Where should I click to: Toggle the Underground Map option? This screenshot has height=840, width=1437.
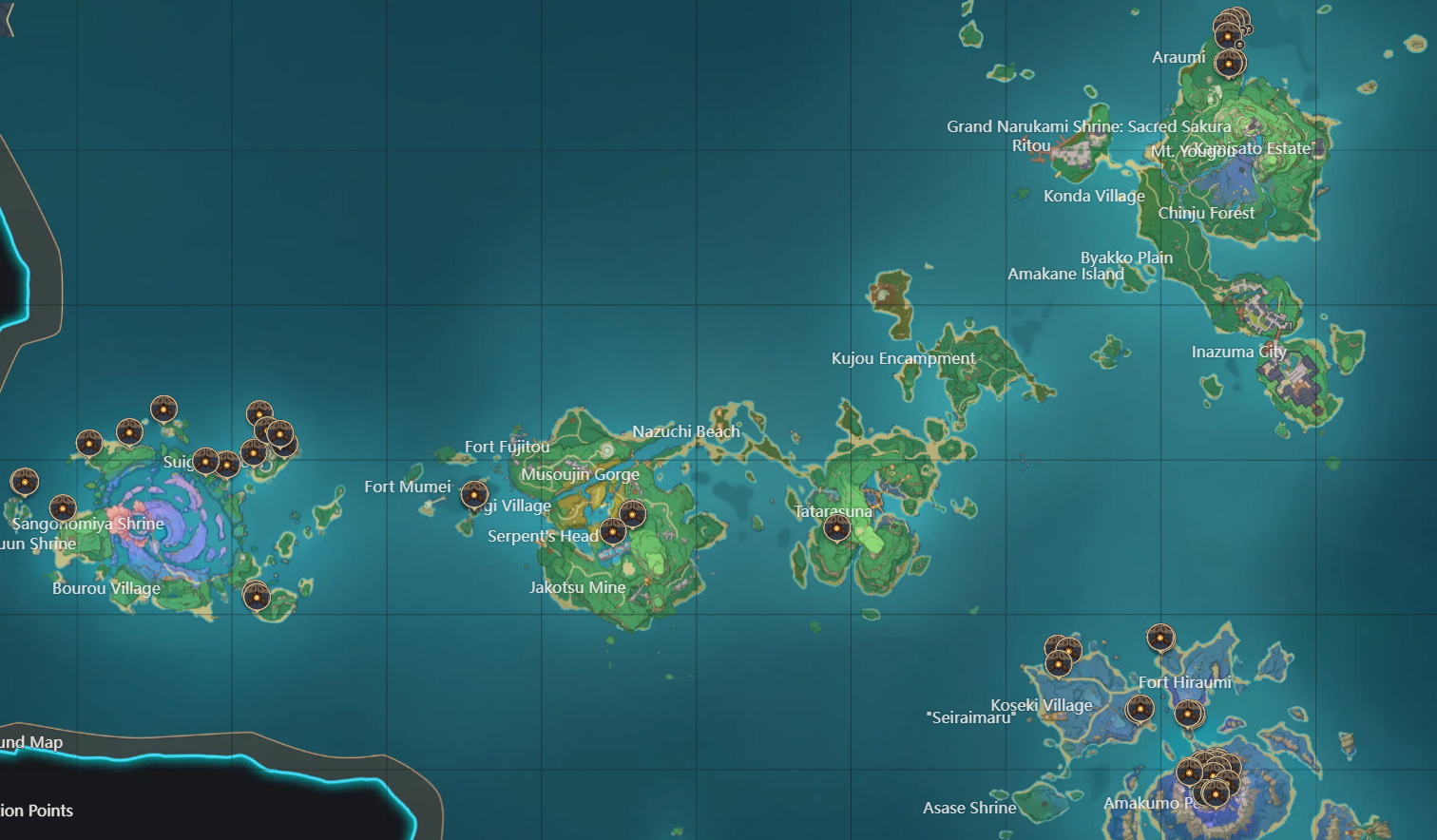[x=30, y=742]
